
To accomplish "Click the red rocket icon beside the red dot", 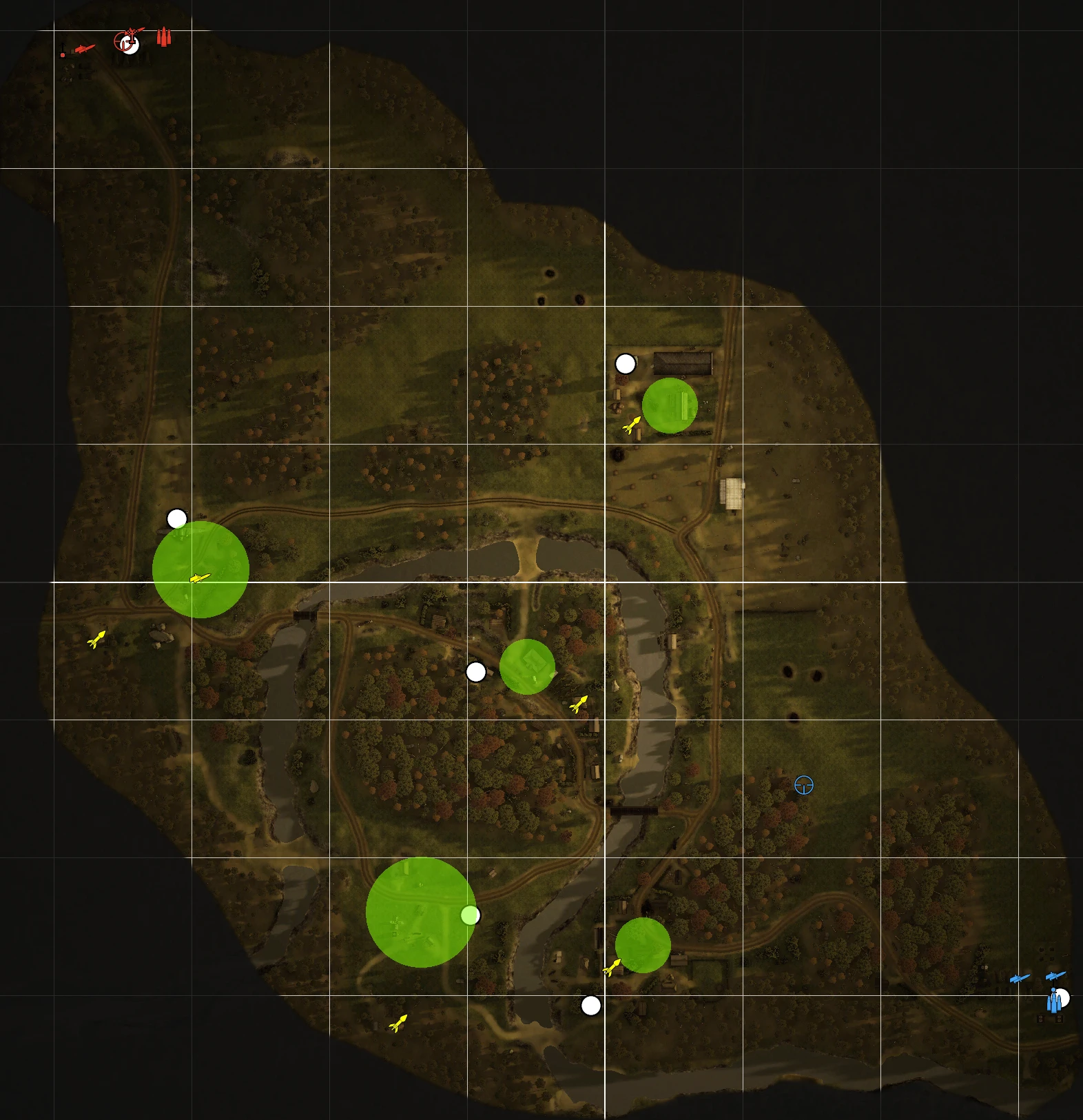I will 84,49.
